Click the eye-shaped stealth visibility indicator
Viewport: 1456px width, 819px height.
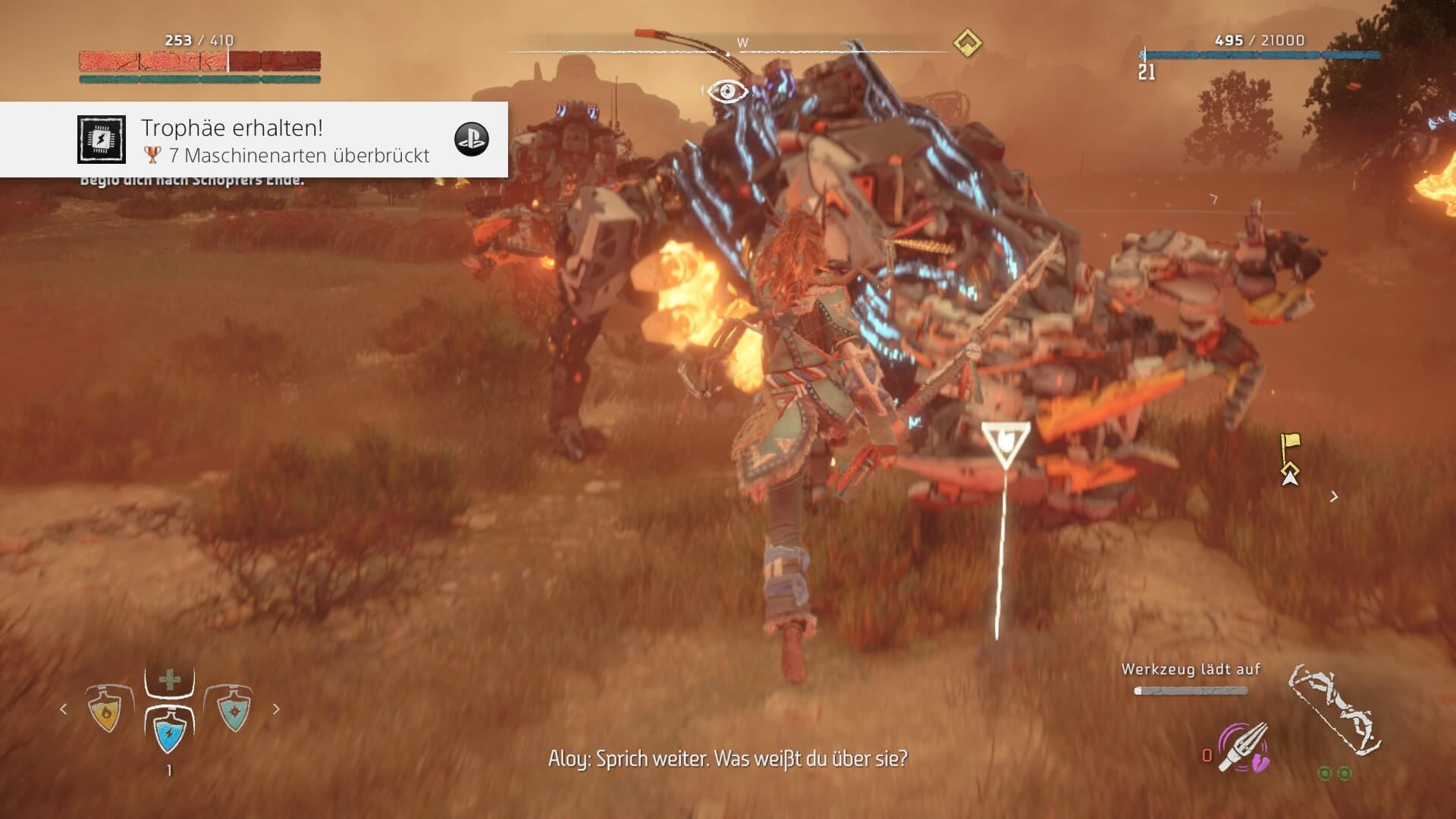(728, 92)
